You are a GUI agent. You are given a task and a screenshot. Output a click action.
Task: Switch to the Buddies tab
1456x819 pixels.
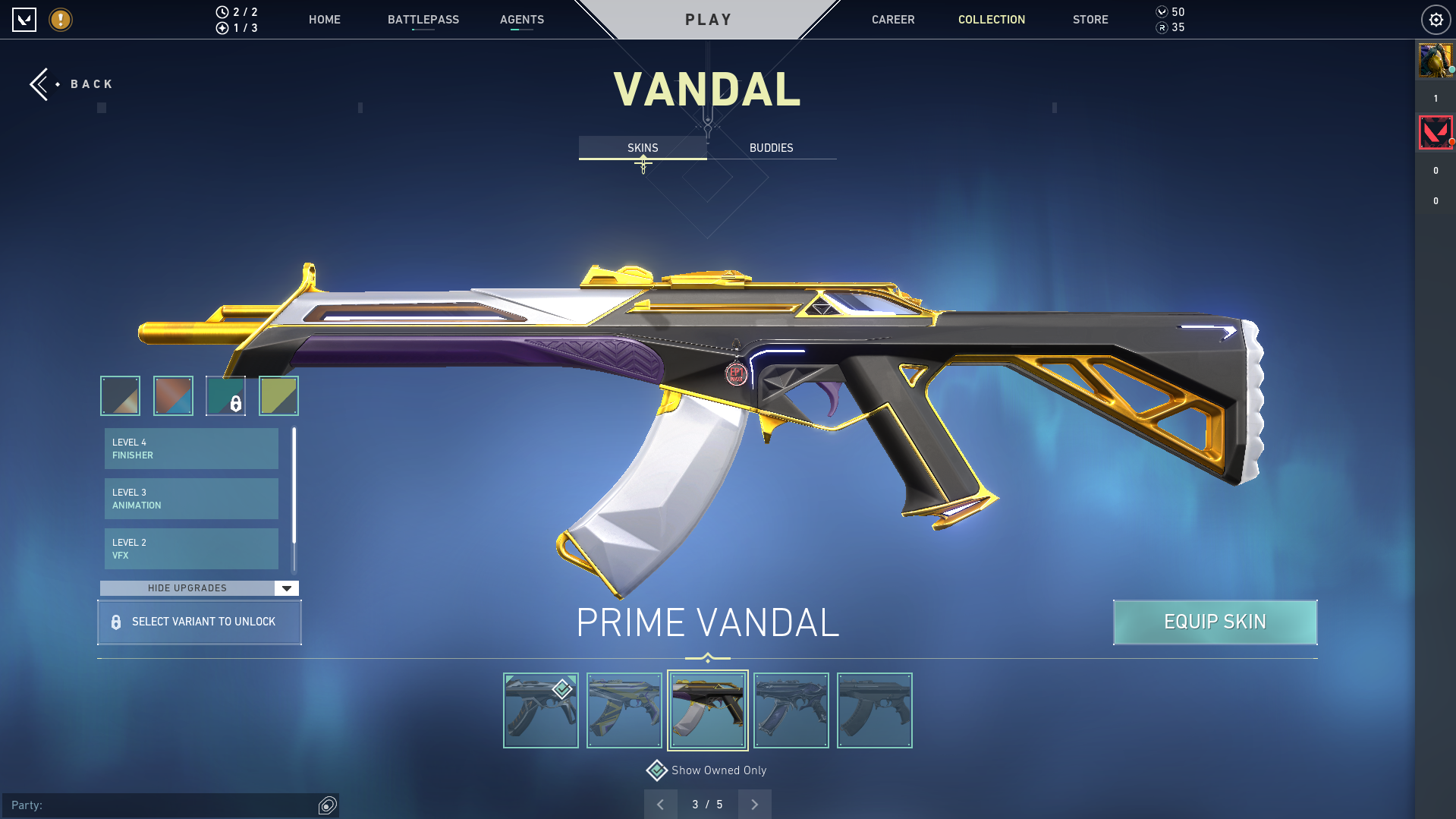point(771,148)
